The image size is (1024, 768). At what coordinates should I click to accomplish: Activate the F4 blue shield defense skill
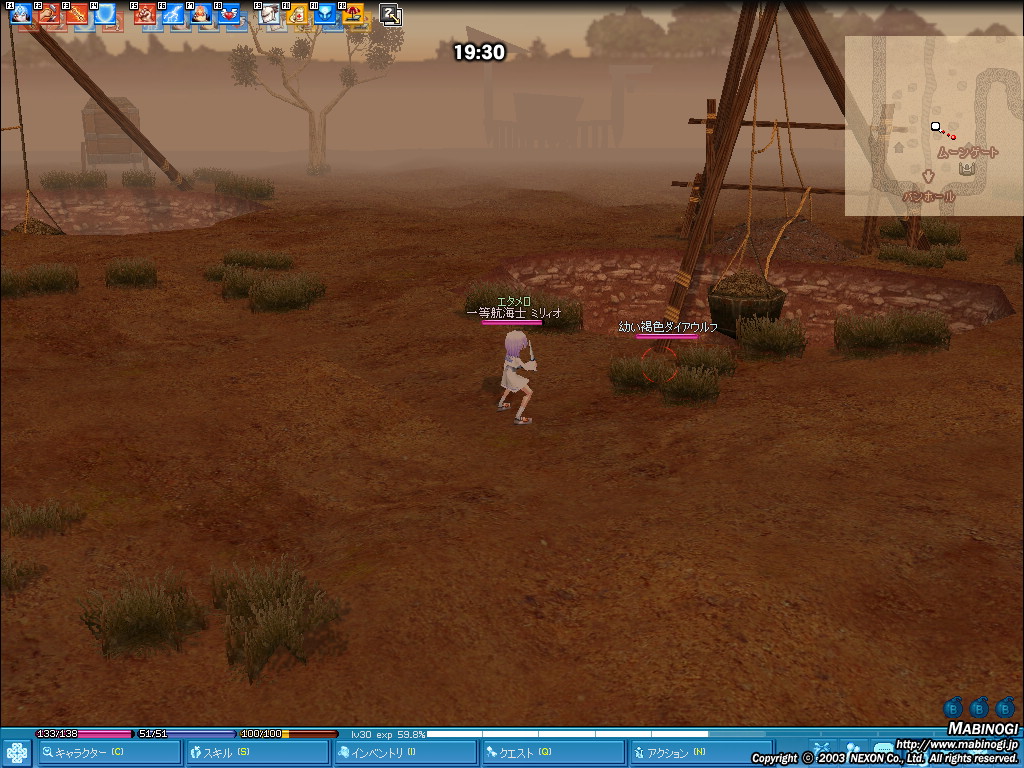105,14
